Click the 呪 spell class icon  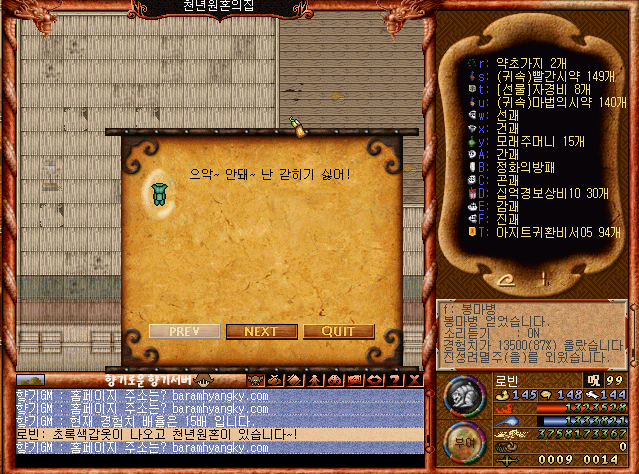point(593,380)
